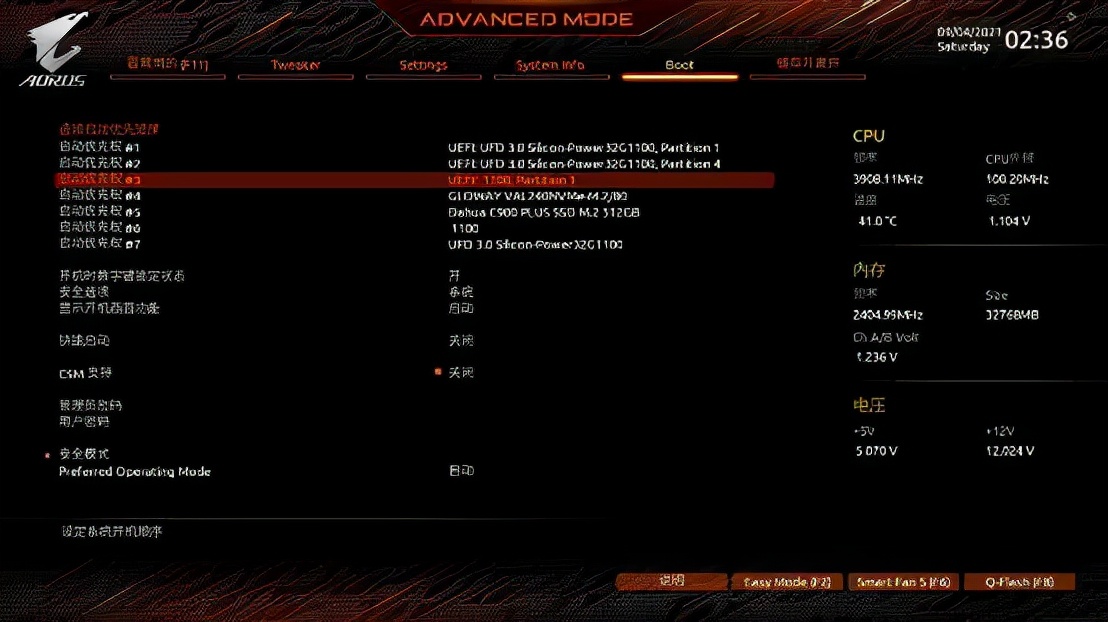Switch to the System Info tab
This screenshot has height=622, width=1108.
(x=550, y=65)
